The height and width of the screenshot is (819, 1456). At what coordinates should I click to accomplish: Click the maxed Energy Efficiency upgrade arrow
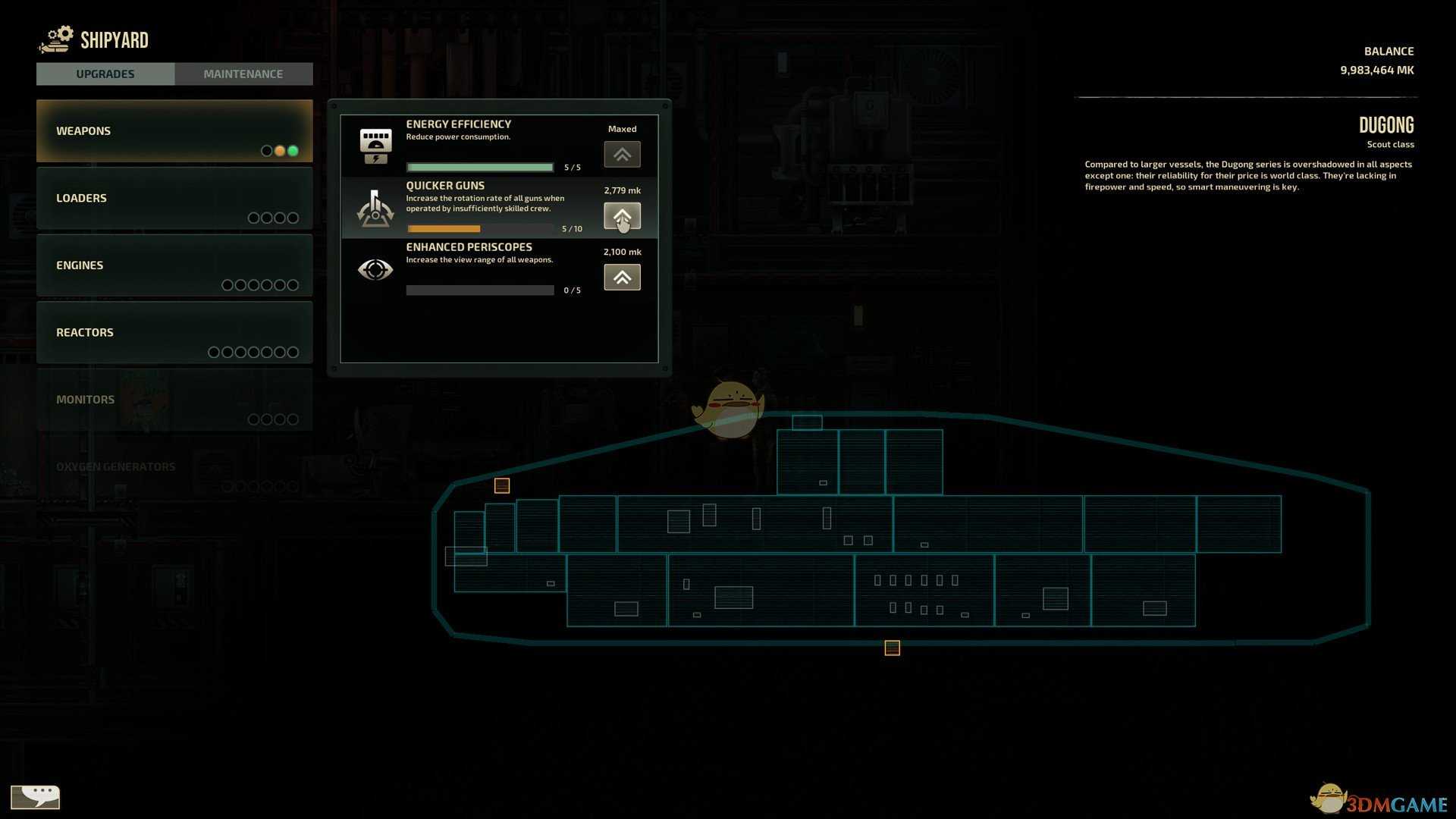coord(622,155)
